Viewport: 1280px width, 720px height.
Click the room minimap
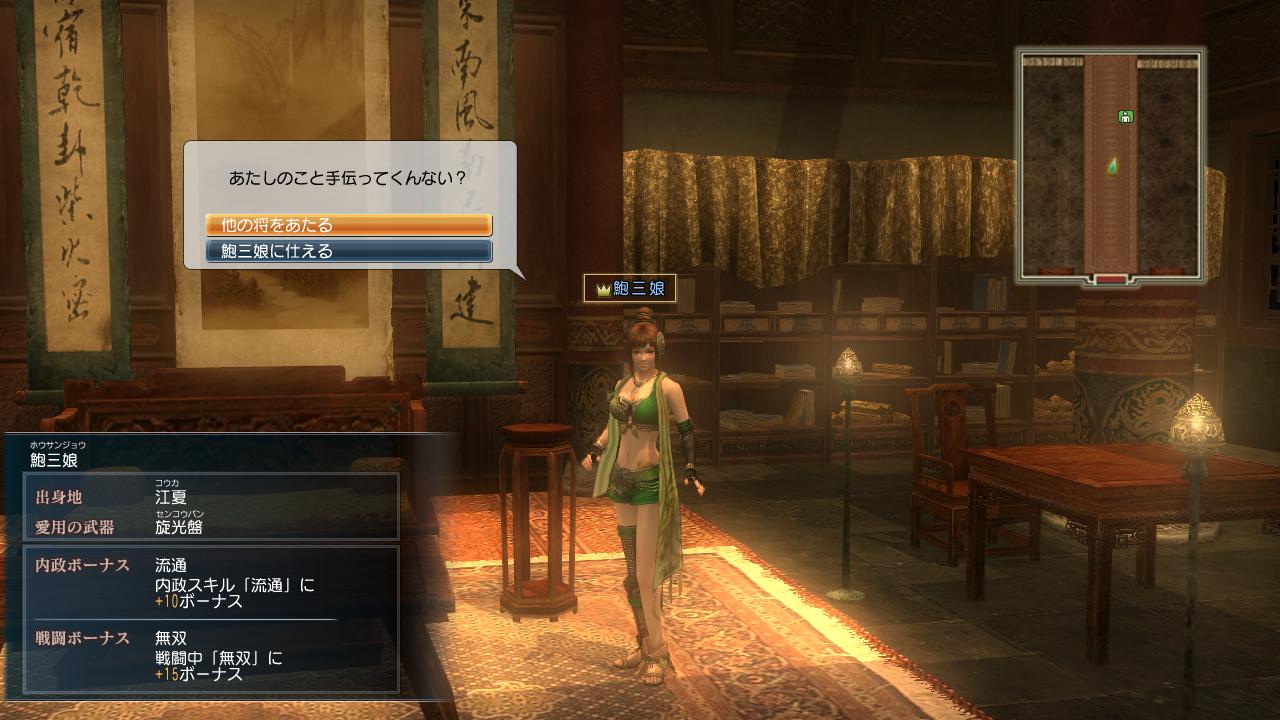[1111, 166]
